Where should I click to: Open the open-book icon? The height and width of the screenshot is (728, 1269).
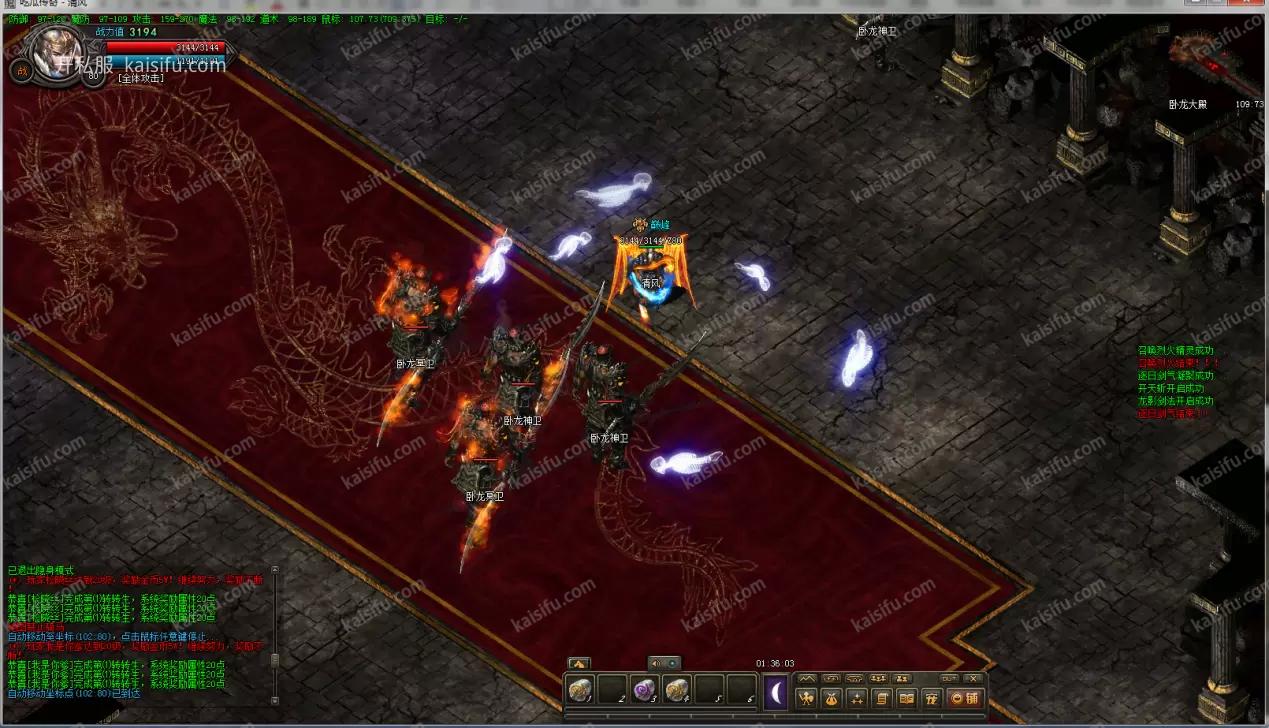[907, 698]
